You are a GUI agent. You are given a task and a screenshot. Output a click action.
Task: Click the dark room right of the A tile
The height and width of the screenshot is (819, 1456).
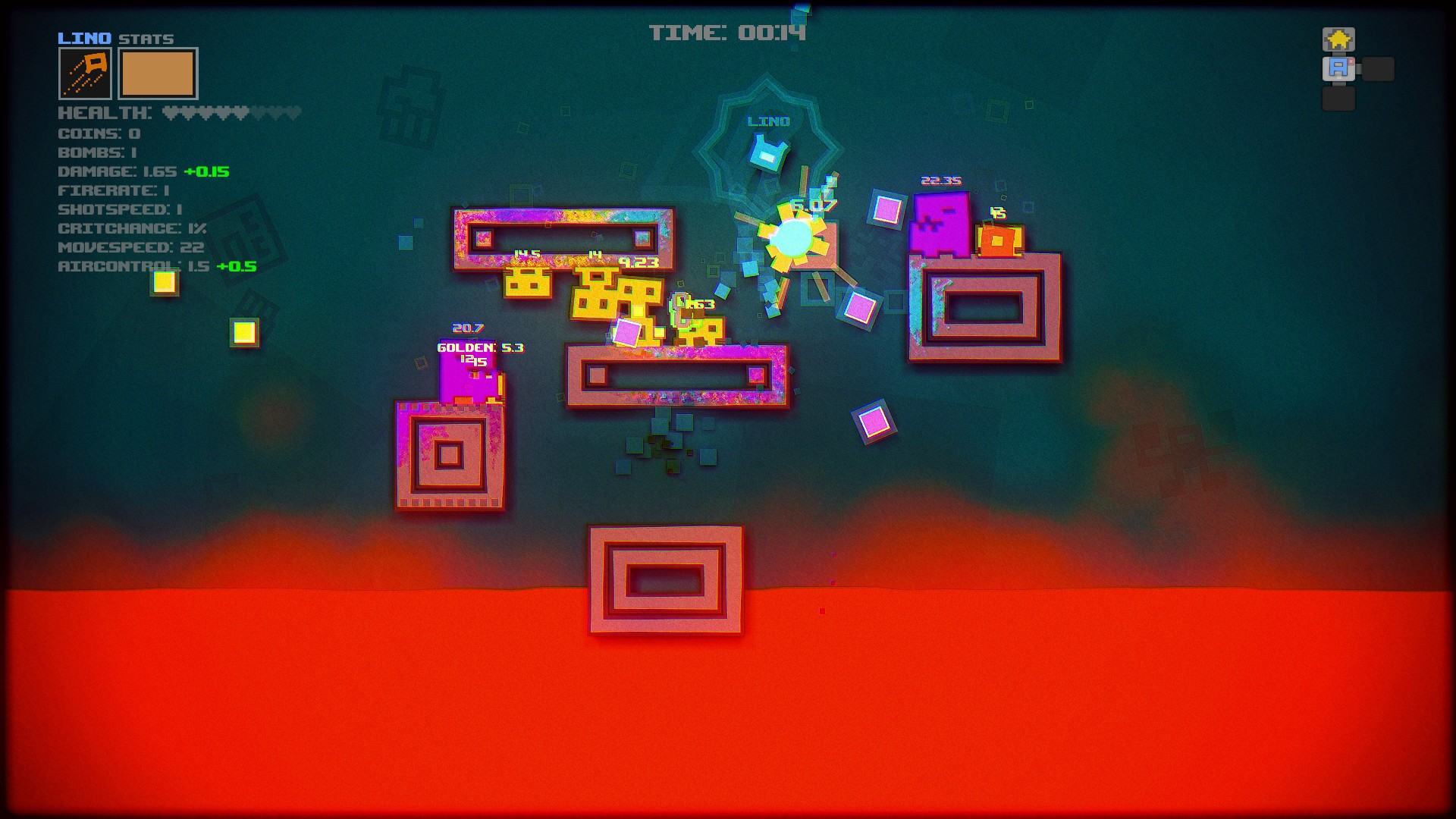(1379, 69)
